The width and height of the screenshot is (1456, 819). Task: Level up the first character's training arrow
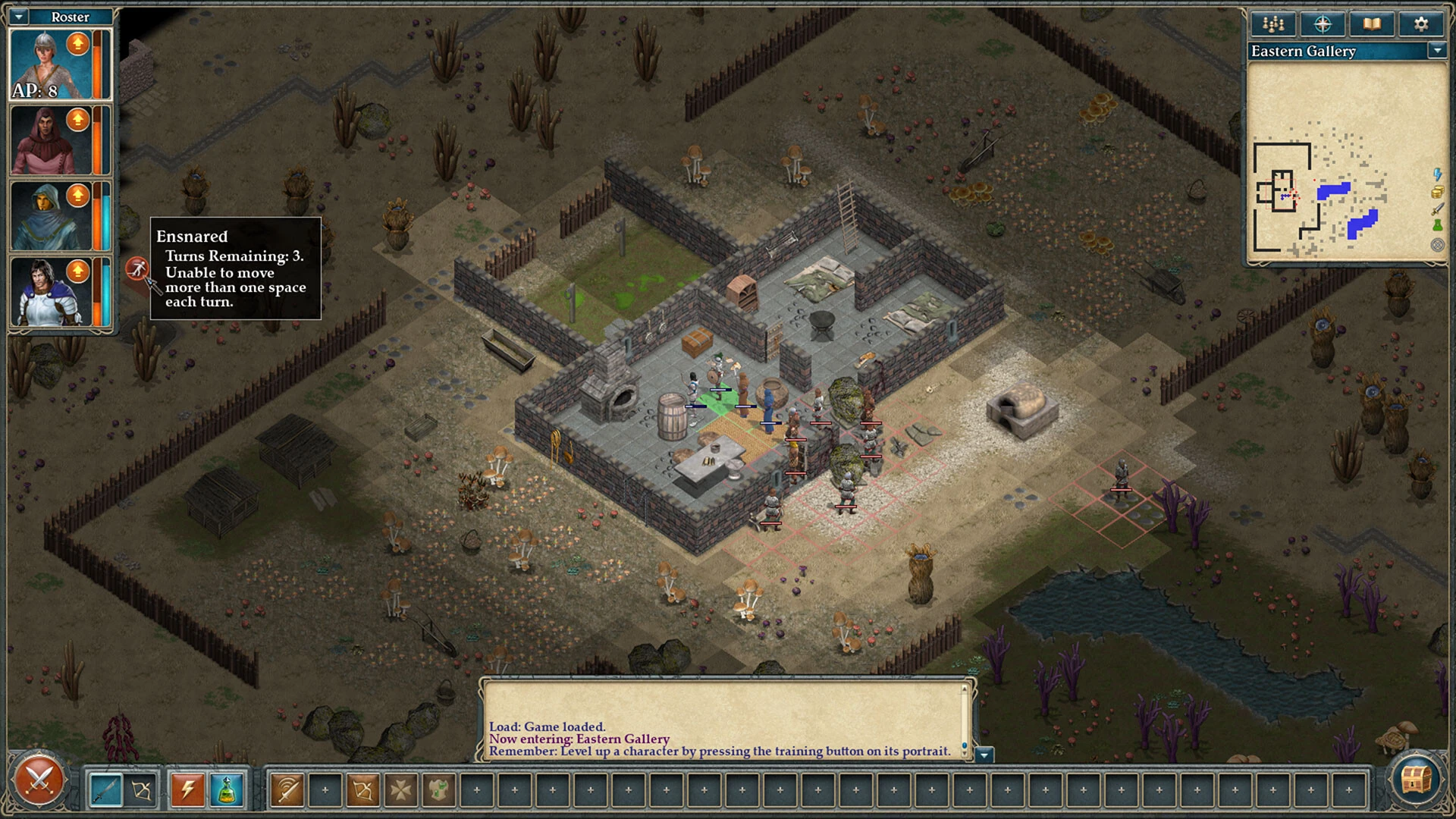click(x=77, y=43)
